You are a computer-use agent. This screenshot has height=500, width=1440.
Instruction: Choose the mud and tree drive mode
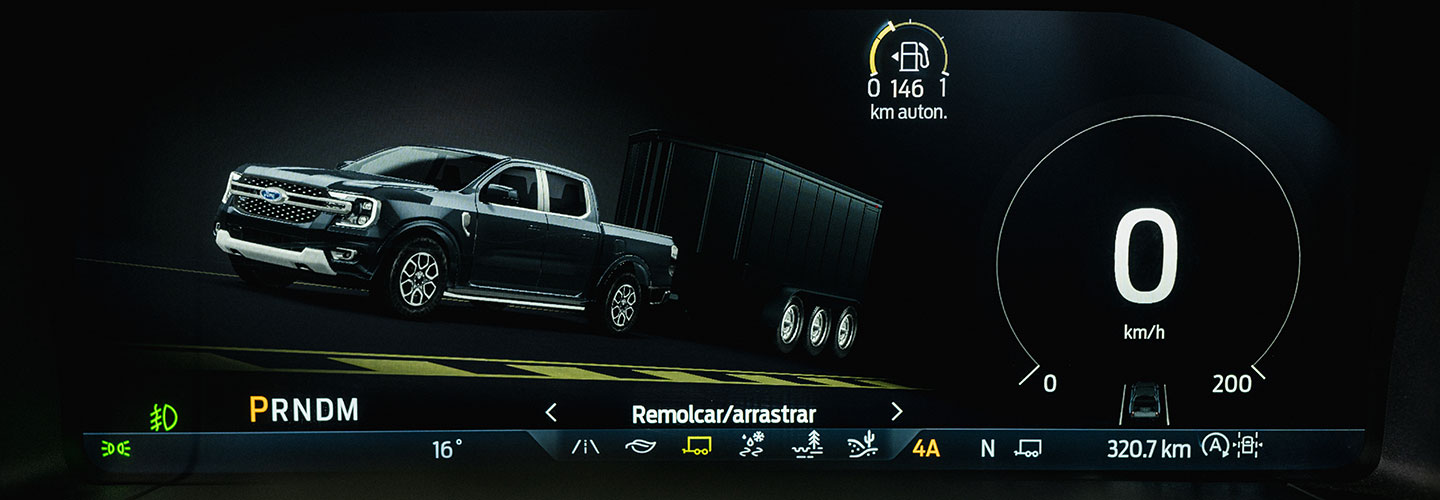[x=805, y=448]
